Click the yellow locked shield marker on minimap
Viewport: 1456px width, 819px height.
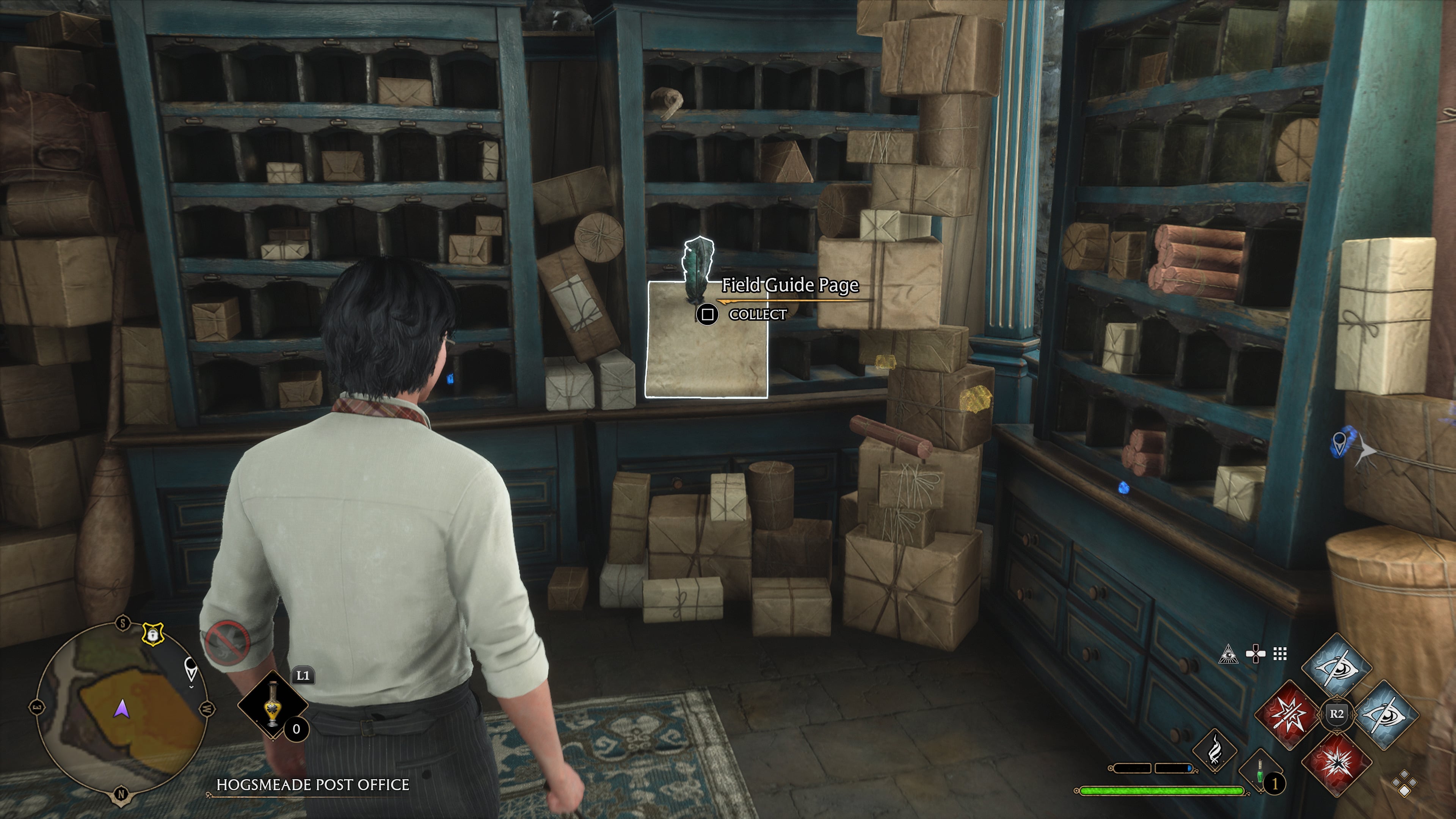[152, 634]
